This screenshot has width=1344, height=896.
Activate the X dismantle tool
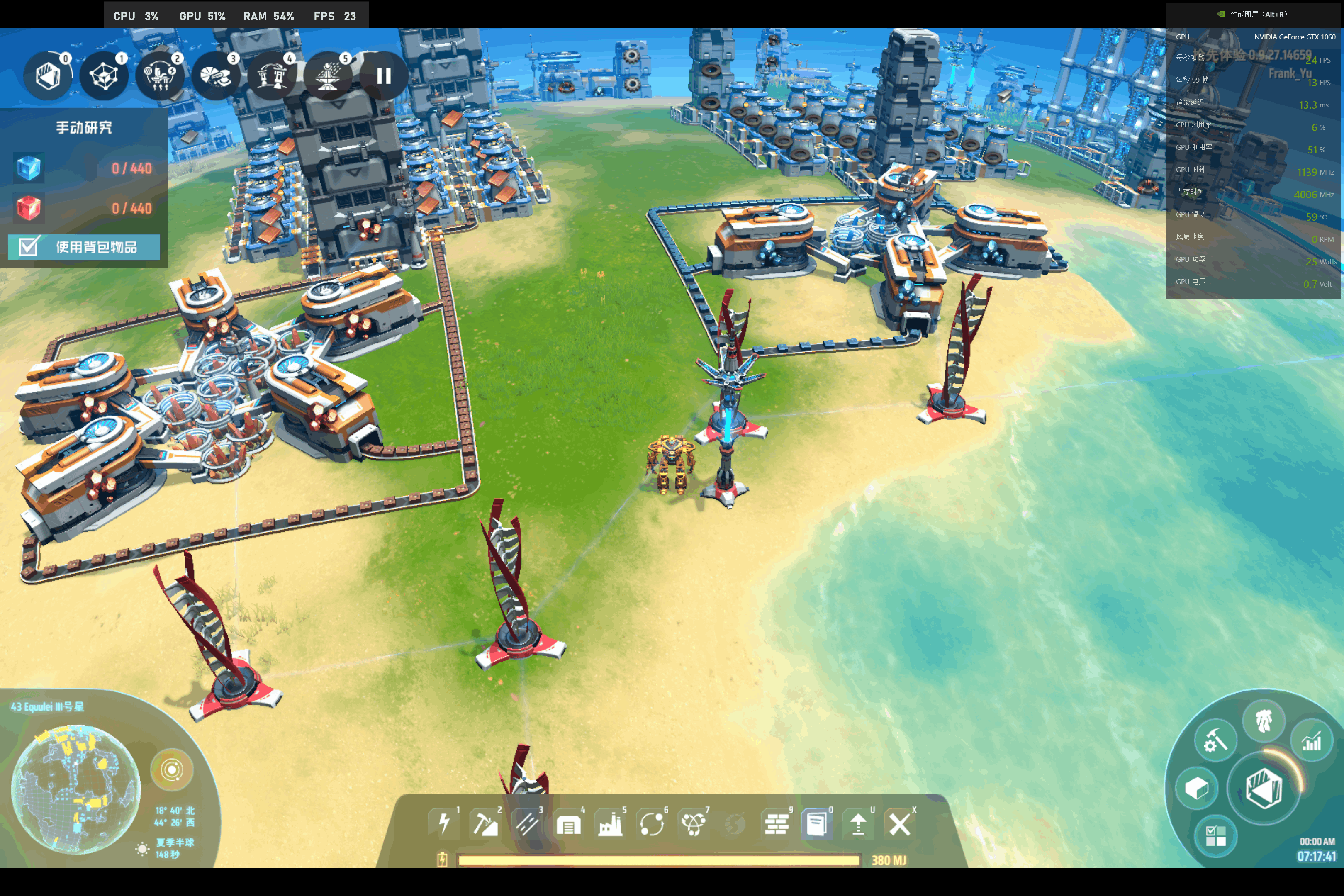coord(899,824)
